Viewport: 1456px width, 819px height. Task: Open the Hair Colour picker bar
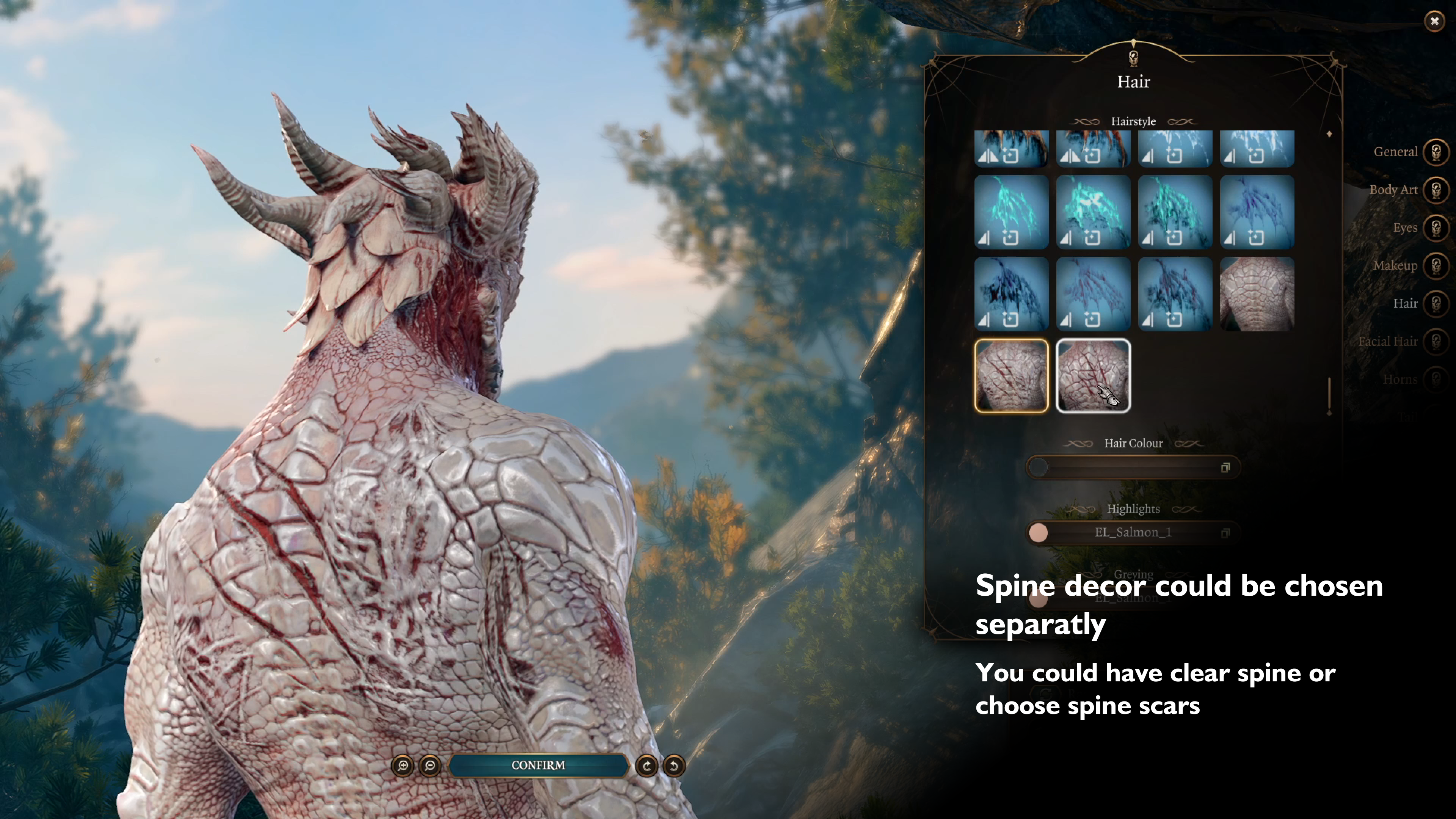(x=1133, y=468)
